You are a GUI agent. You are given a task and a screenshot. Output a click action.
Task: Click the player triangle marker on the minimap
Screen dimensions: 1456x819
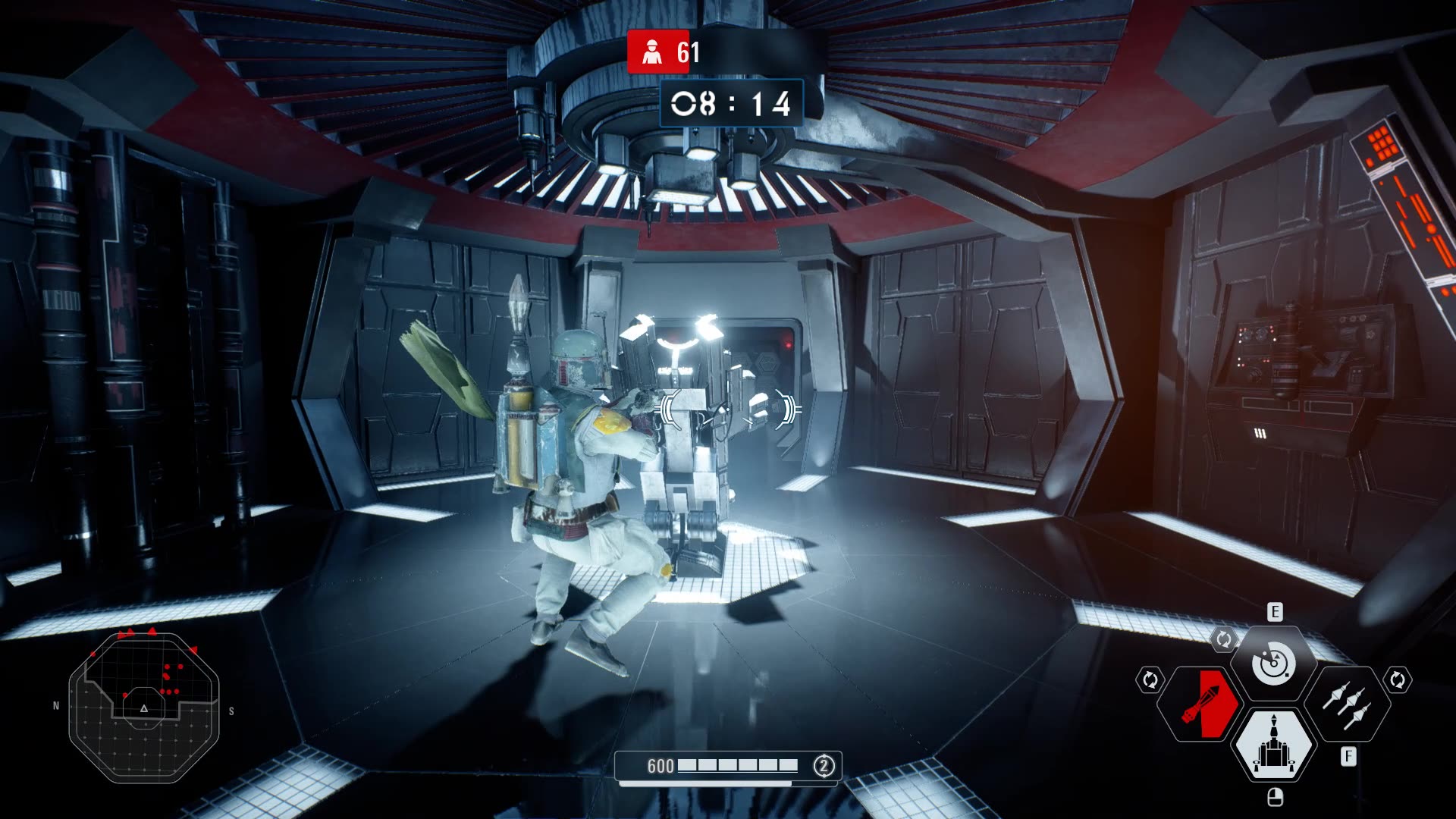coord(142,708)
